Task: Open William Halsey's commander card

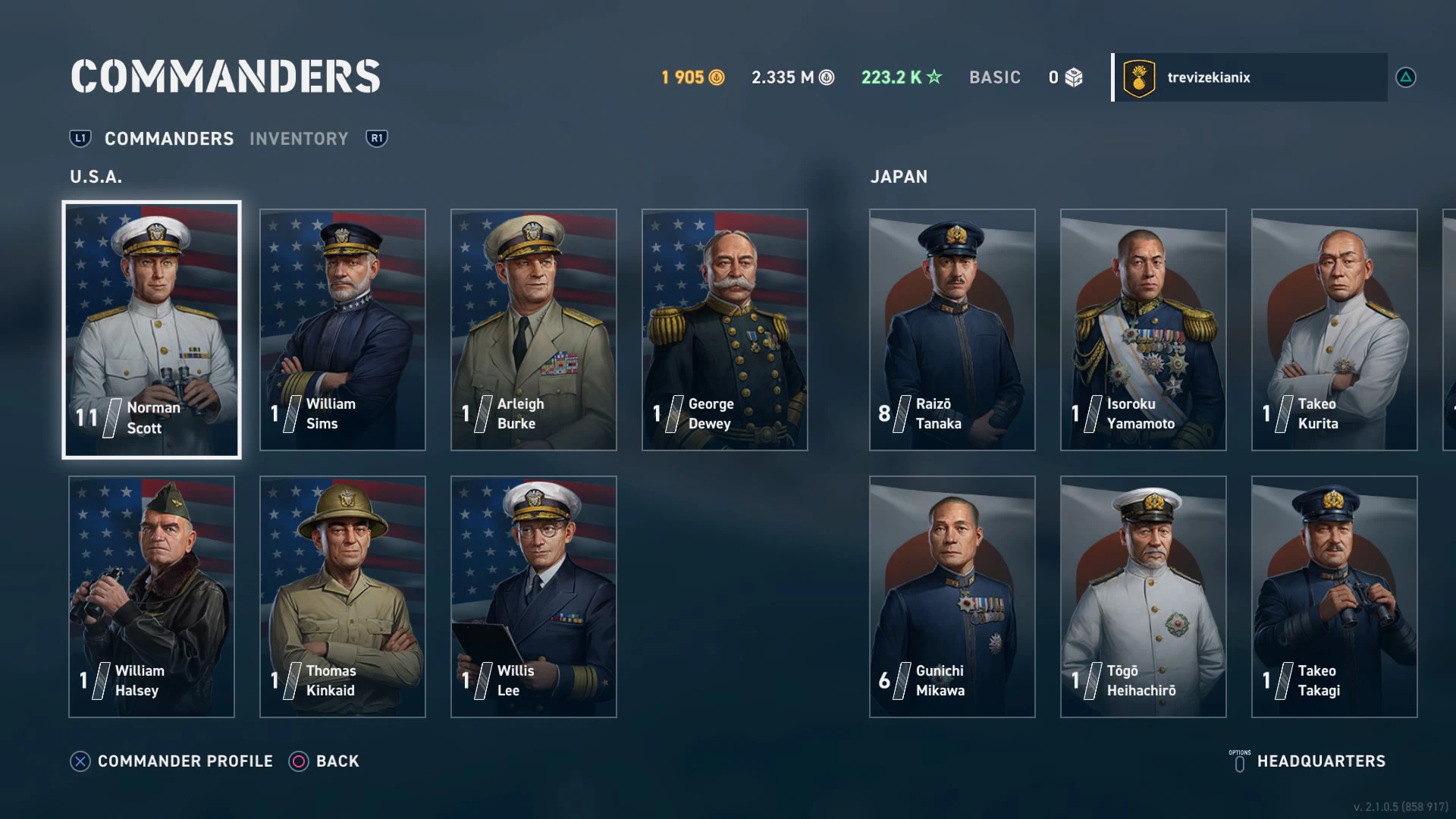Action: 152,597
